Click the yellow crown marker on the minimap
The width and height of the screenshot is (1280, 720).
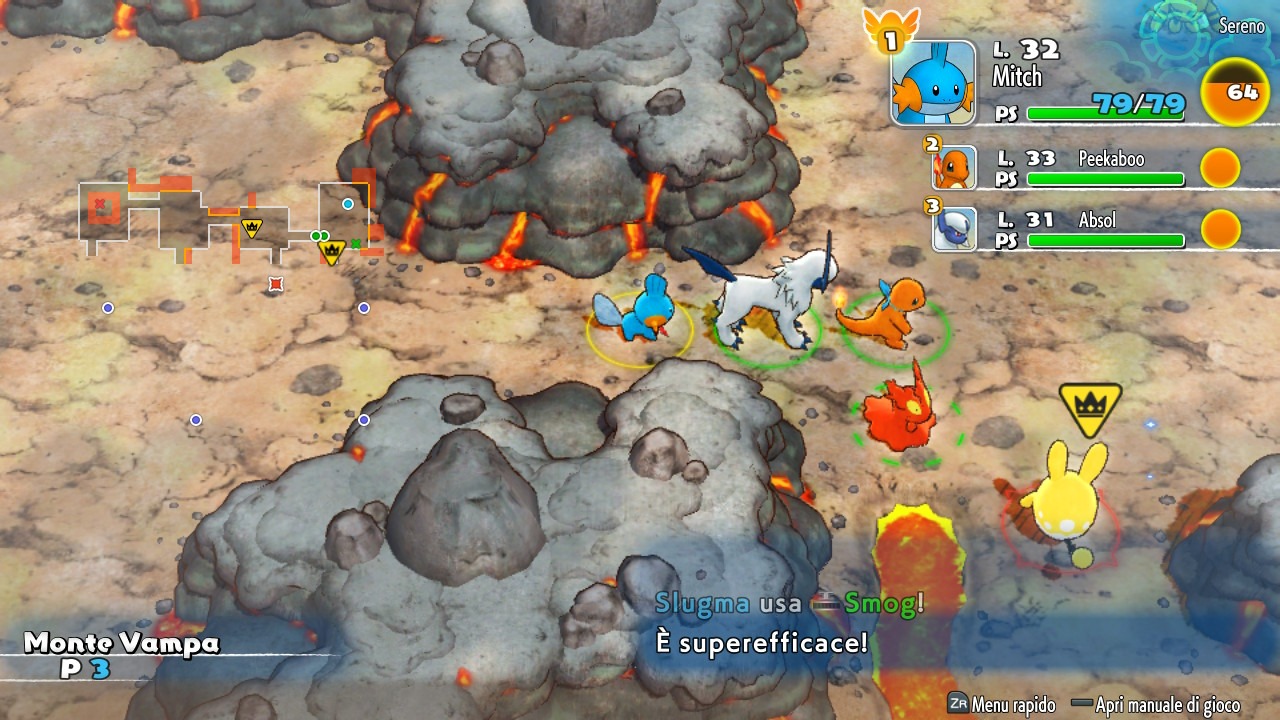331,251
